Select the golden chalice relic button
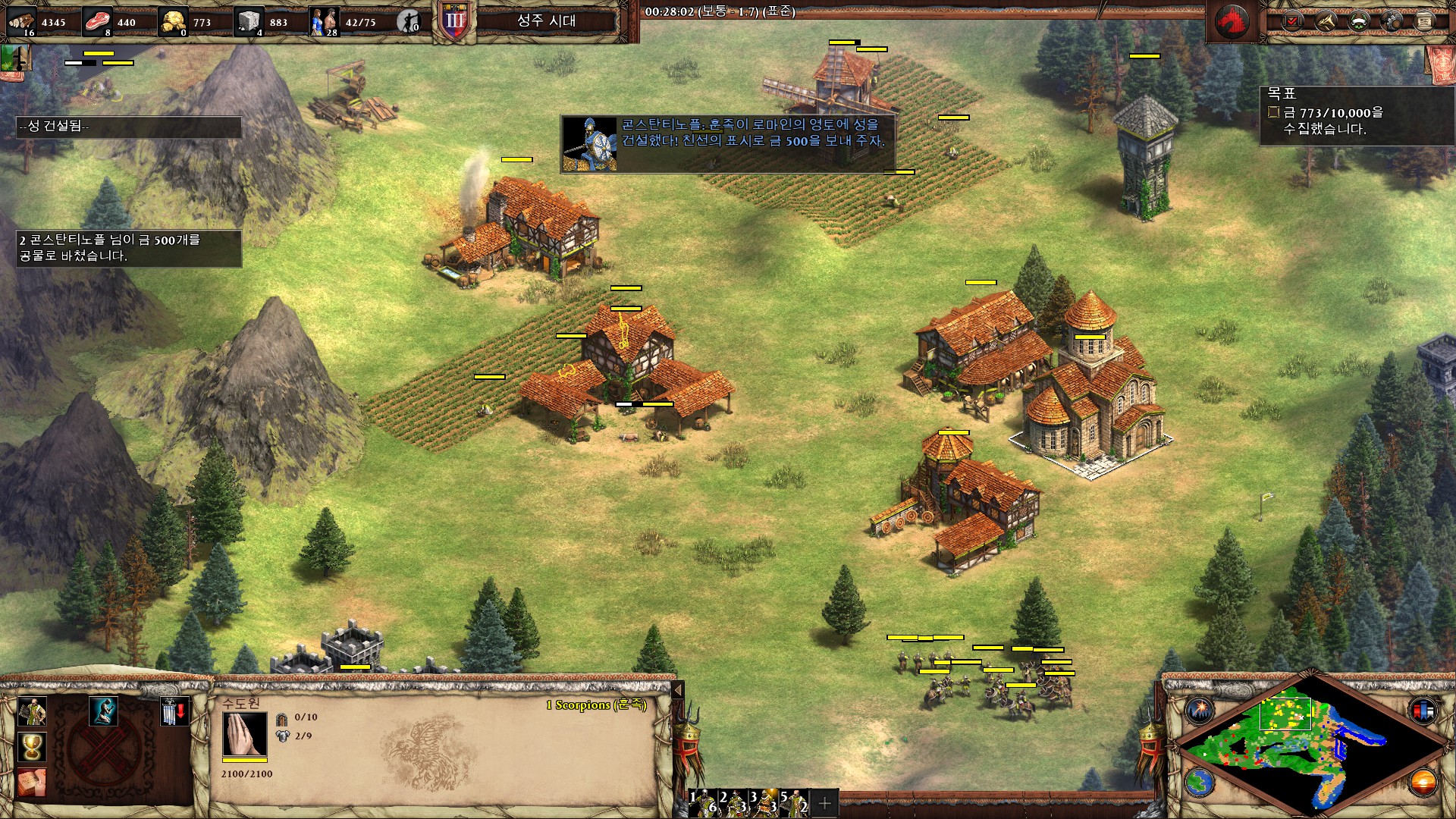The height and width of the screenshot is (819, 1456). tap(32, 747)
